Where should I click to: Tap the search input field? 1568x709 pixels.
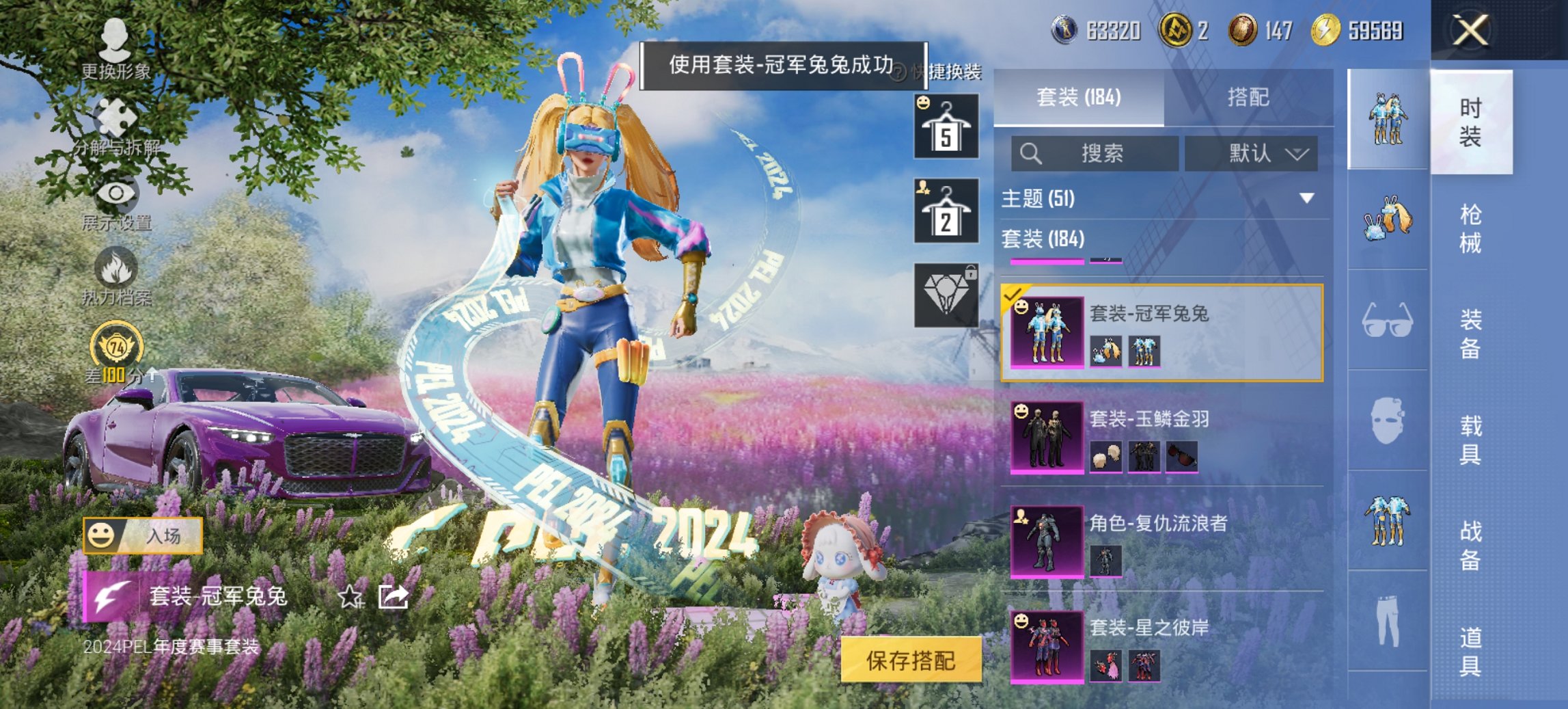[1093, 154]
